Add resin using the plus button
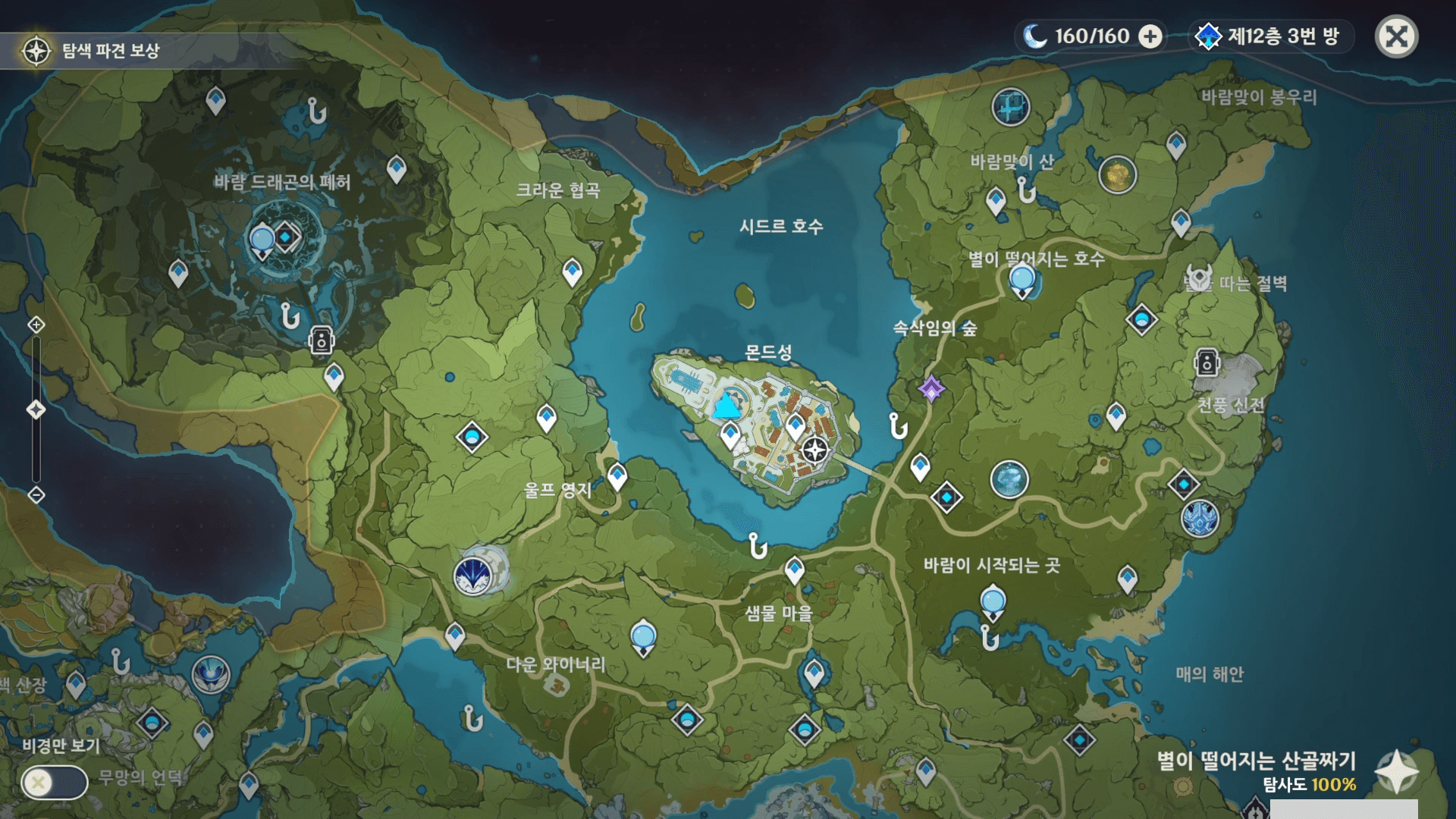1456x819 pixels. 1150,36
